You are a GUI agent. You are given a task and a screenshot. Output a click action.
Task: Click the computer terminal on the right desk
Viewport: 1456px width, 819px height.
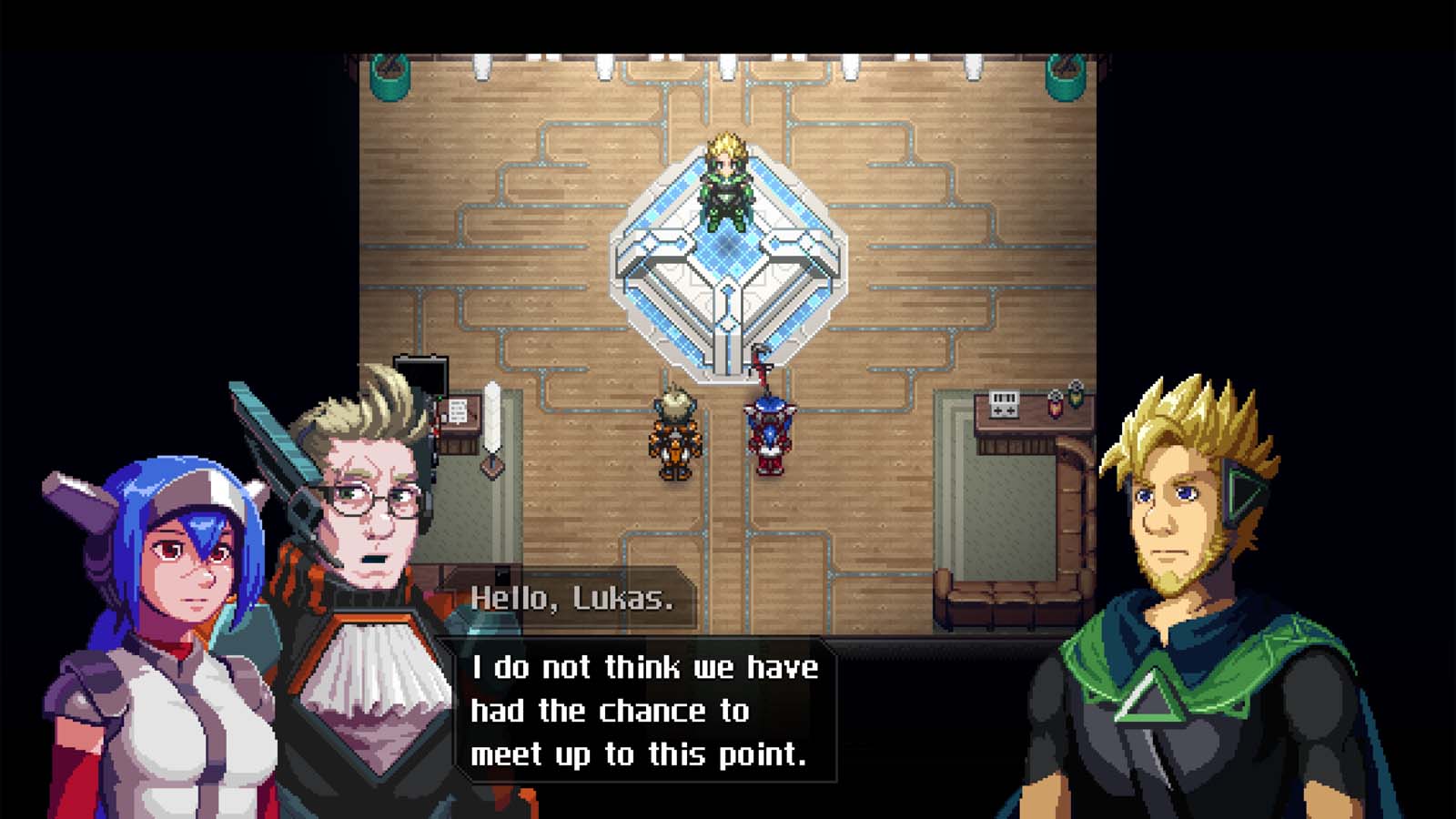(x=1006, y=403)
